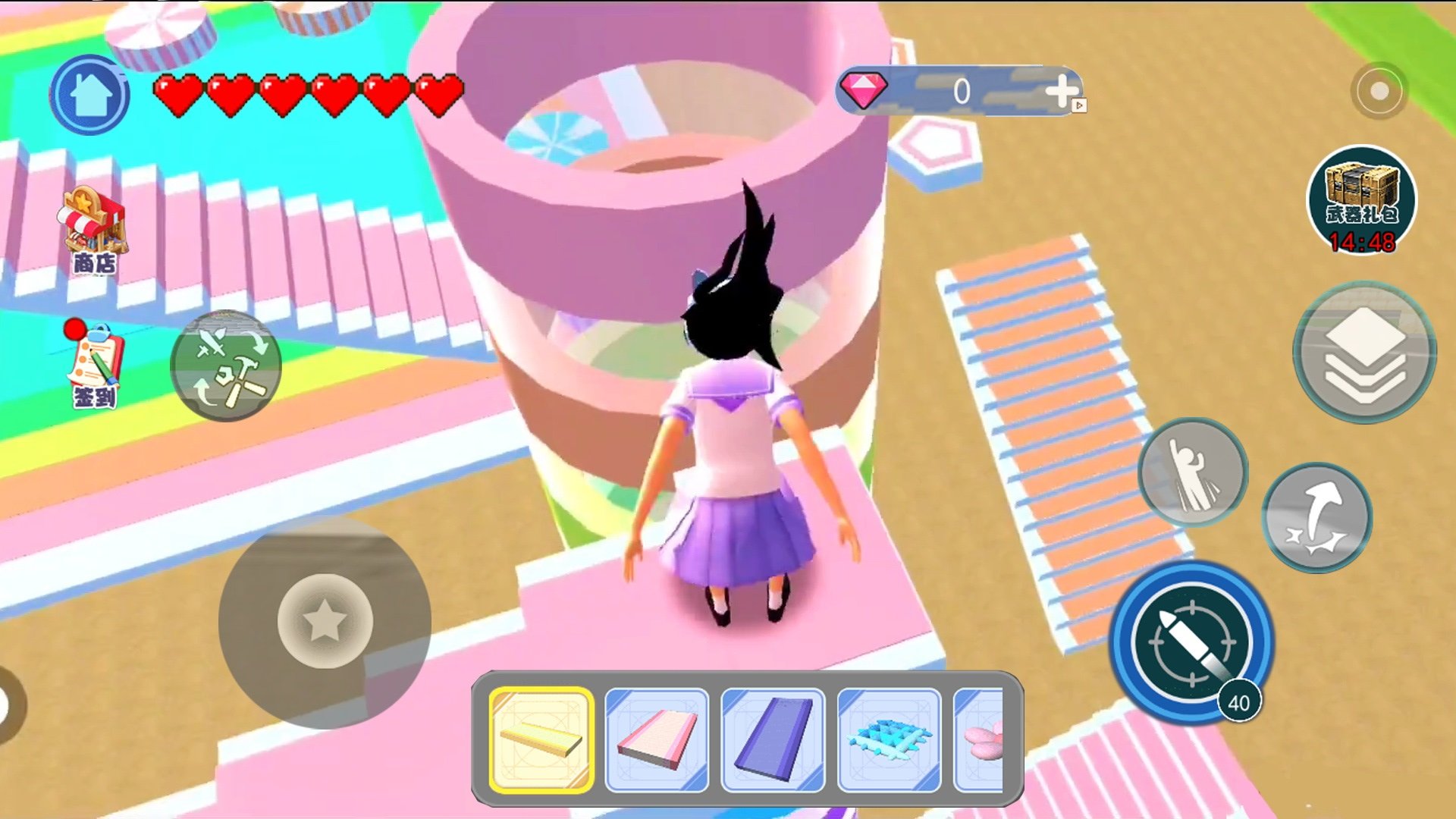Select the pink petals hotbar slot
The height and width of the screenshot is (819, 1456).
[x=980, y=739]
